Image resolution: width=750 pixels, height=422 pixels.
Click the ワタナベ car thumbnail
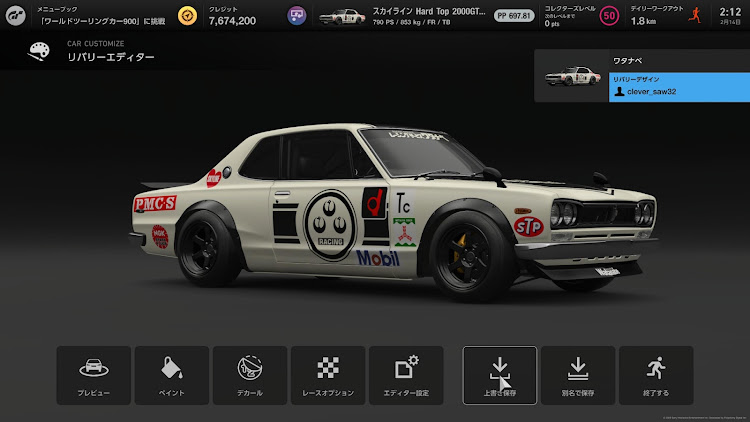pos(572,77)
